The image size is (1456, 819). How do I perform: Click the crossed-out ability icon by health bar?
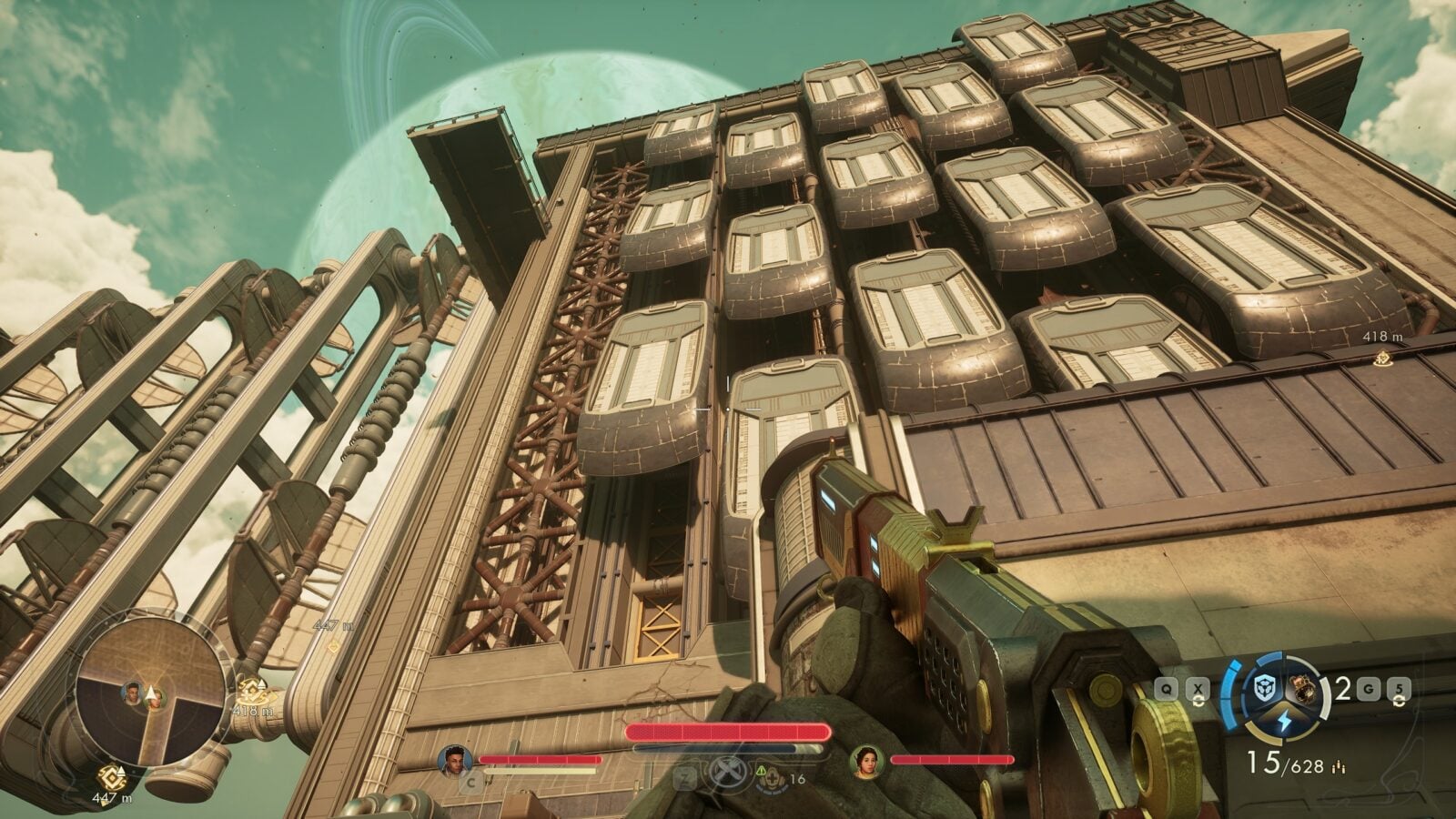[728, 772]
